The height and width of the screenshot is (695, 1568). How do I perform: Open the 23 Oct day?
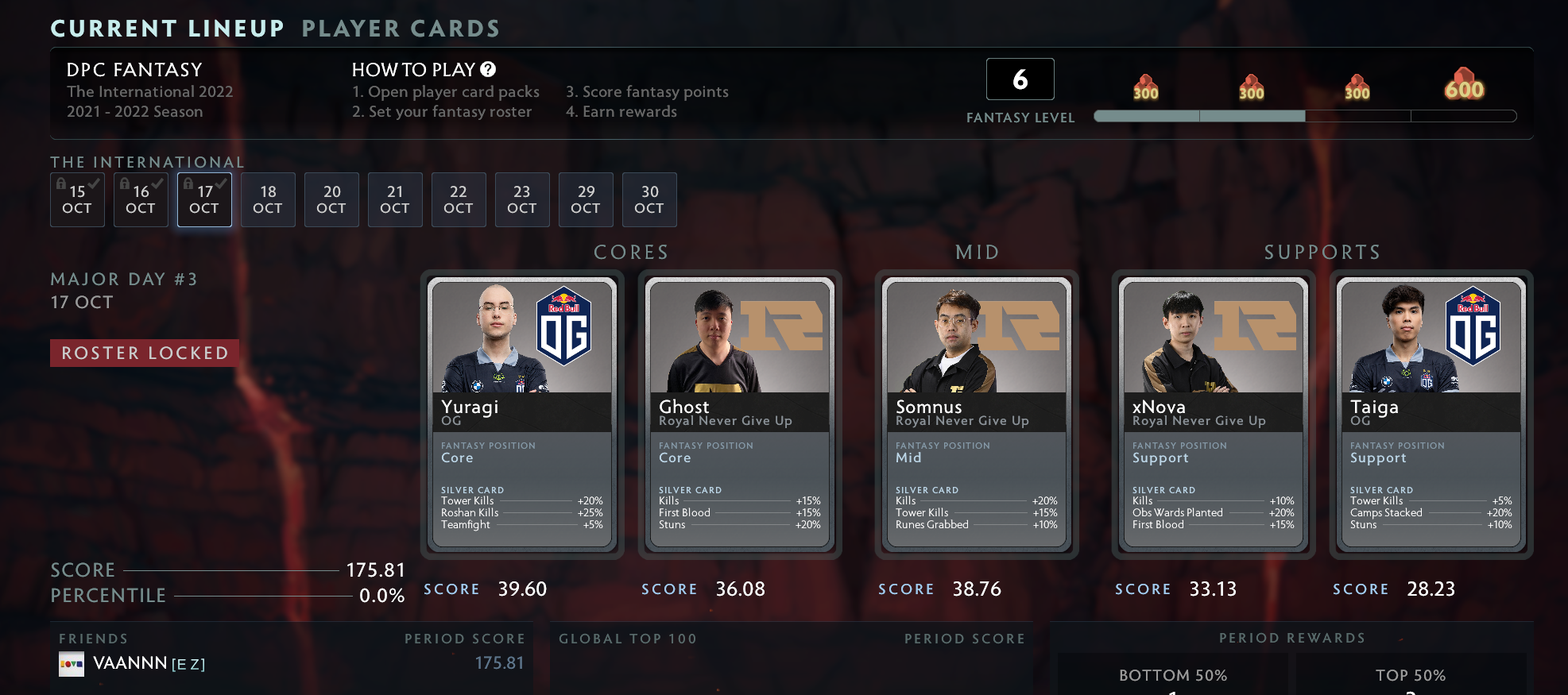tap(522, 200)
